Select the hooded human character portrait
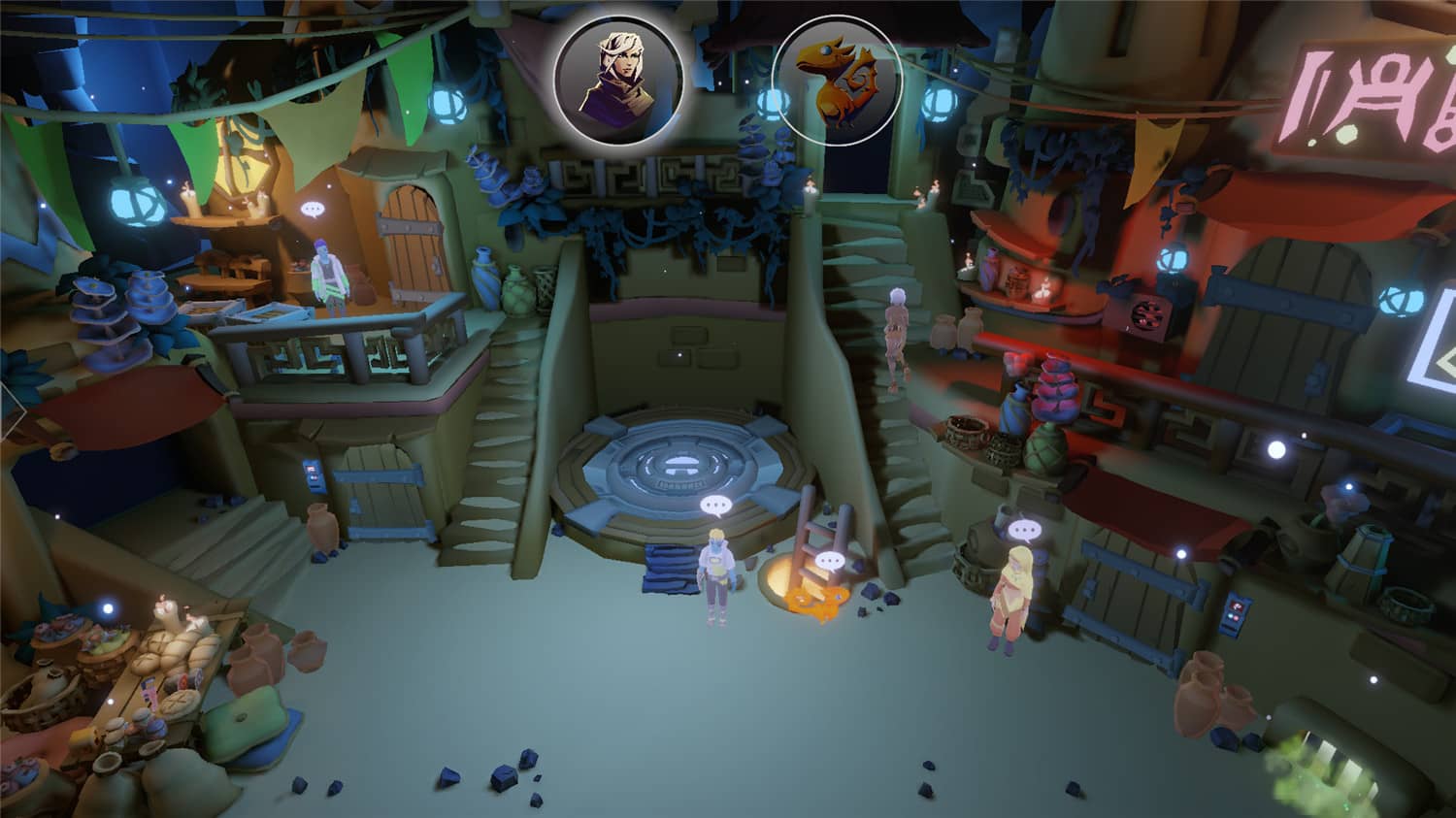1456x818 pixels. (x=618, y=80)
